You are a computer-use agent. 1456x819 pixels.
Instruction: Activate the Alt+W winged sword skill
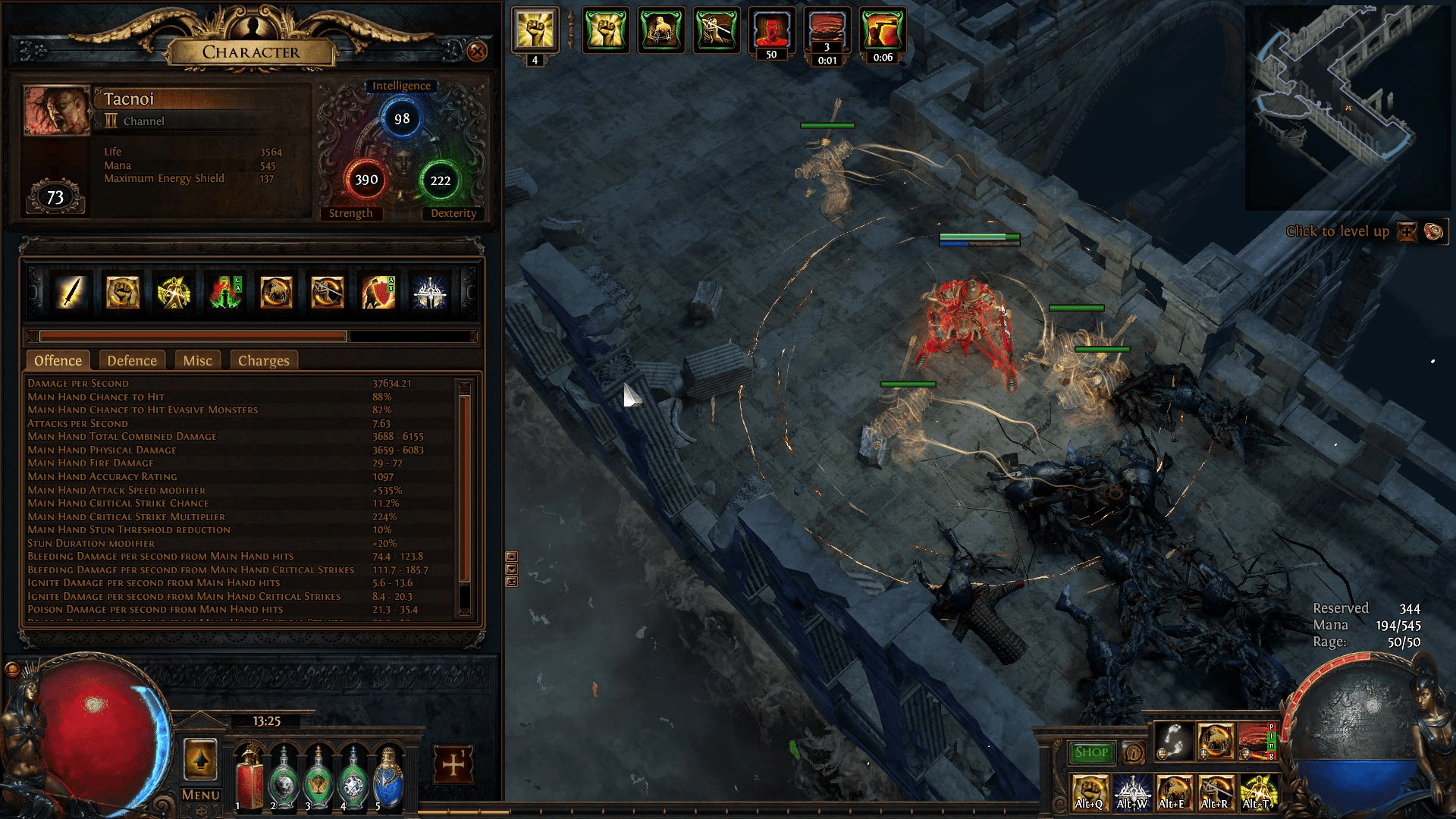[1132, 792]
